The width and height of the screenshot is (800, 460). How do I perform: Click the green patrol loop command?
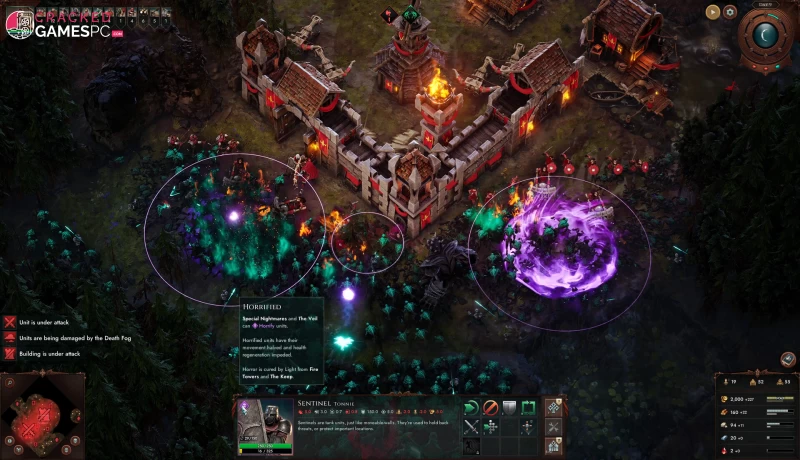(x=528, y=407)
